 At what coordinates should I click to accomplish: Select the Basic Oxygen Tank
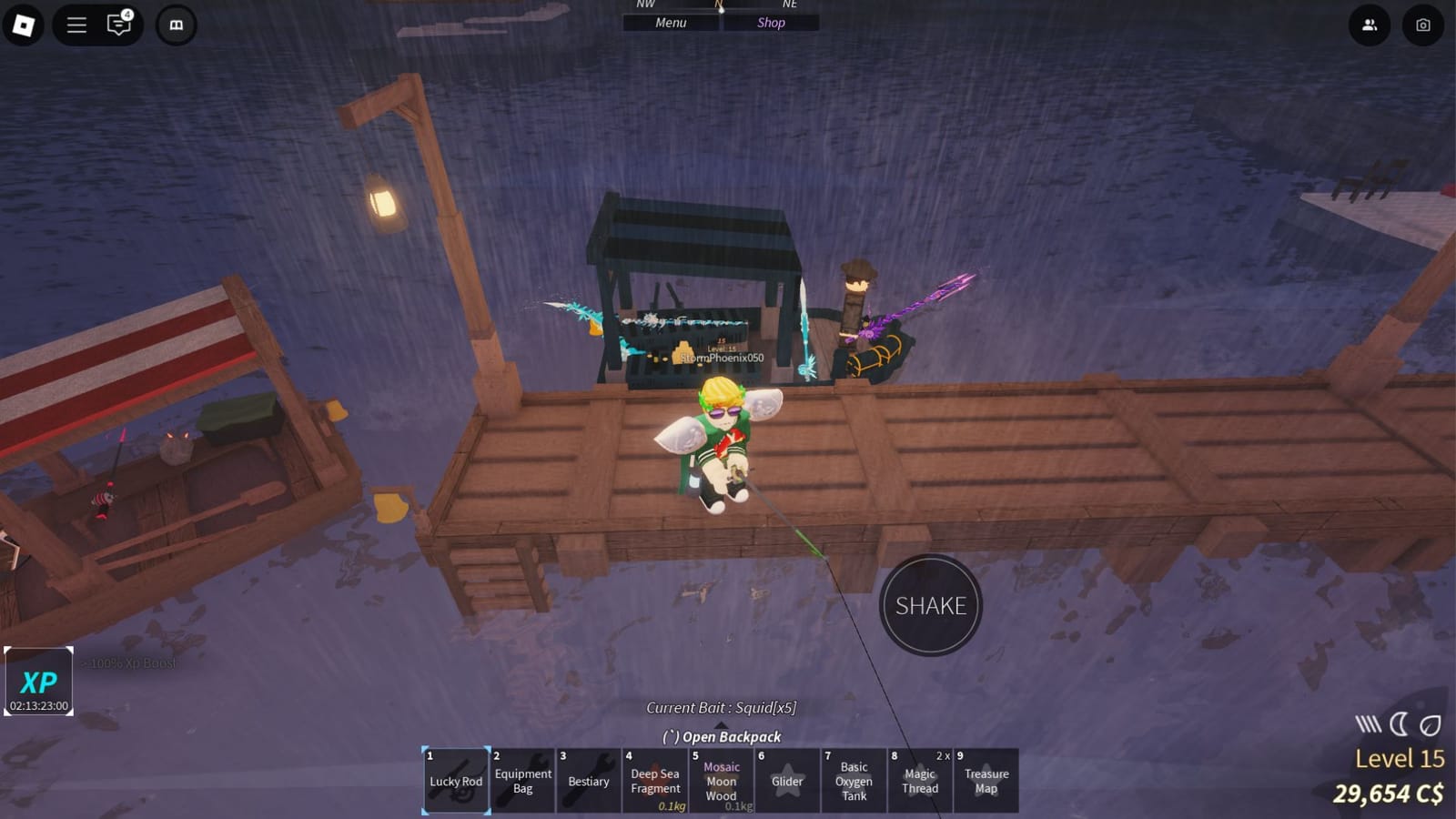pyautogui.click(x=854, y=781)
